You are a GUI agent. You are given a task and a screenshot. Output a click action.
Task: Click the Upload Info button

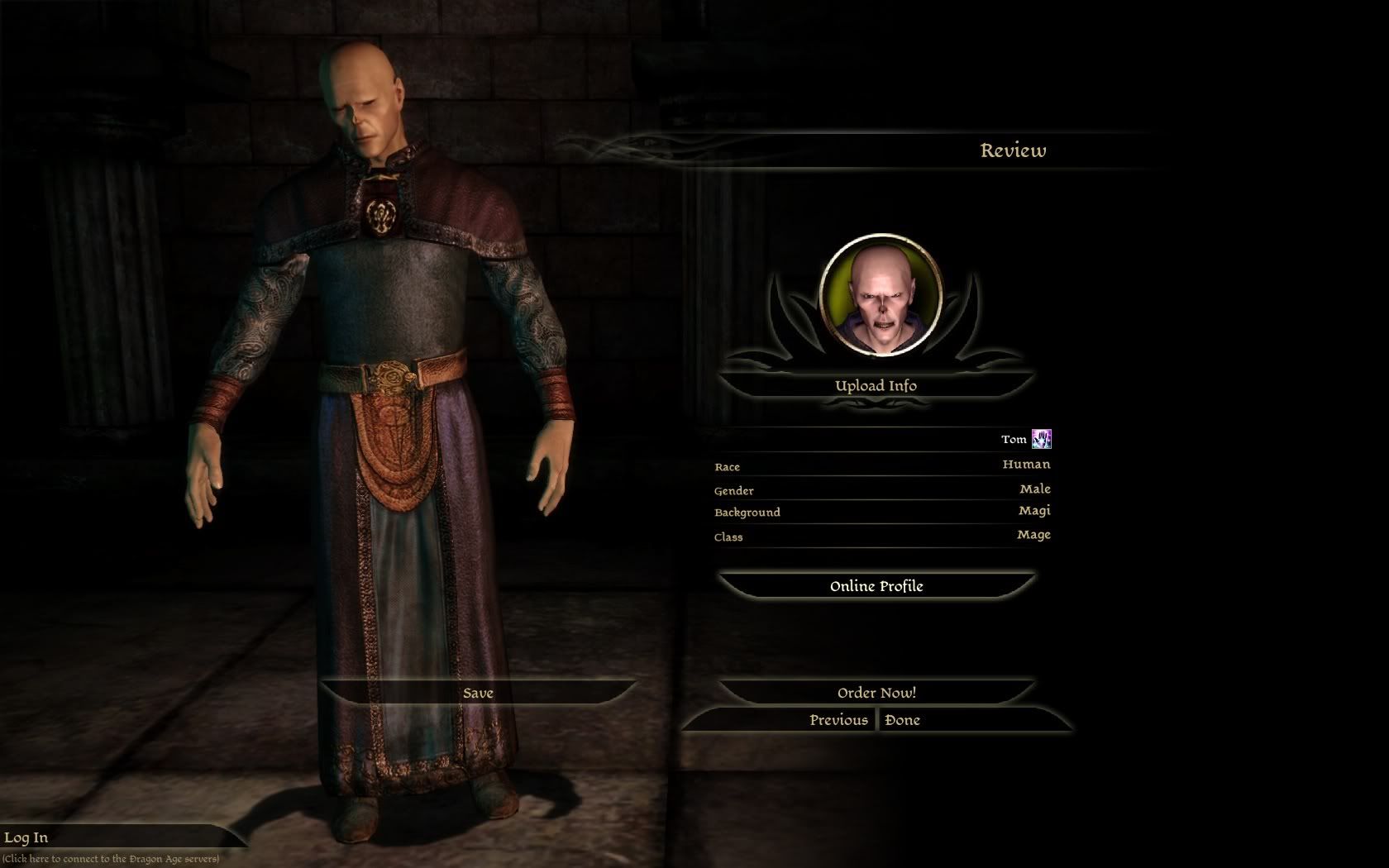[x=876, y=385]
